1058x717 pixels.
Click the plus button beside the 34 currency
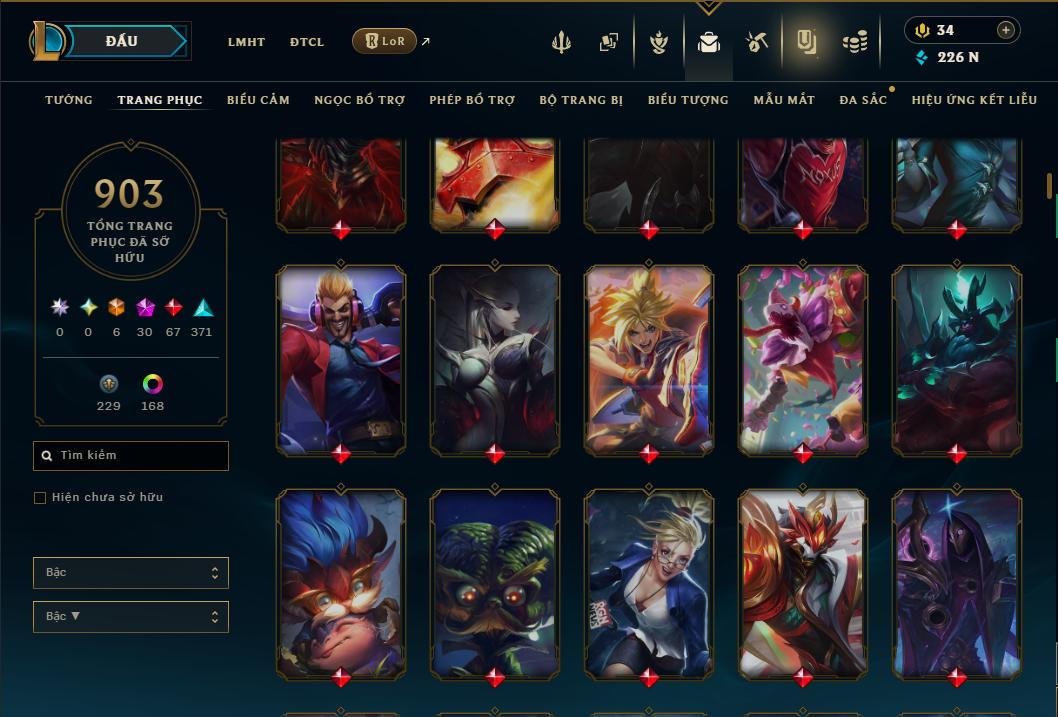(1005, 30)
